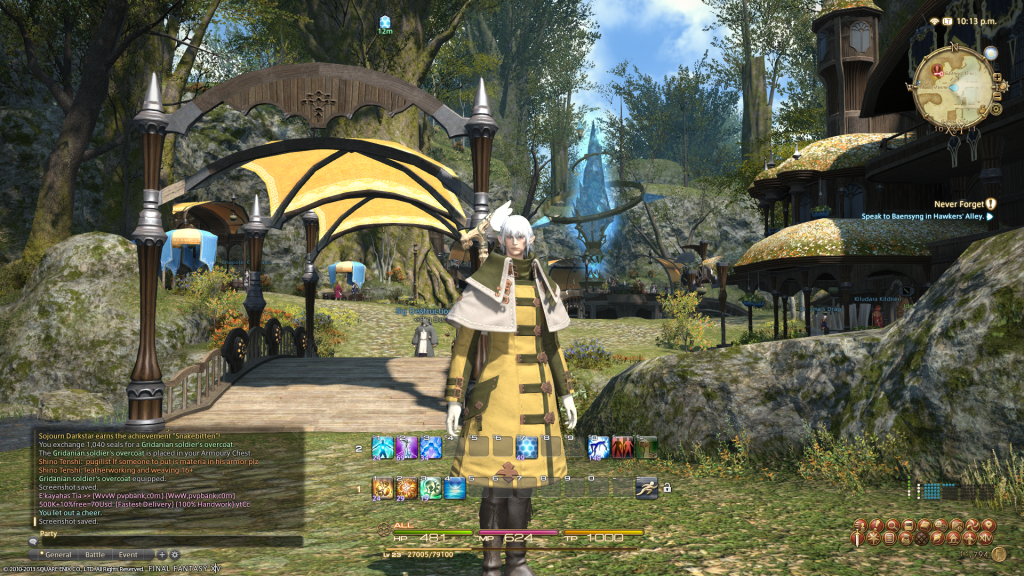
Task: Use the blue water orb ability
Action: [x=455, y=488]
